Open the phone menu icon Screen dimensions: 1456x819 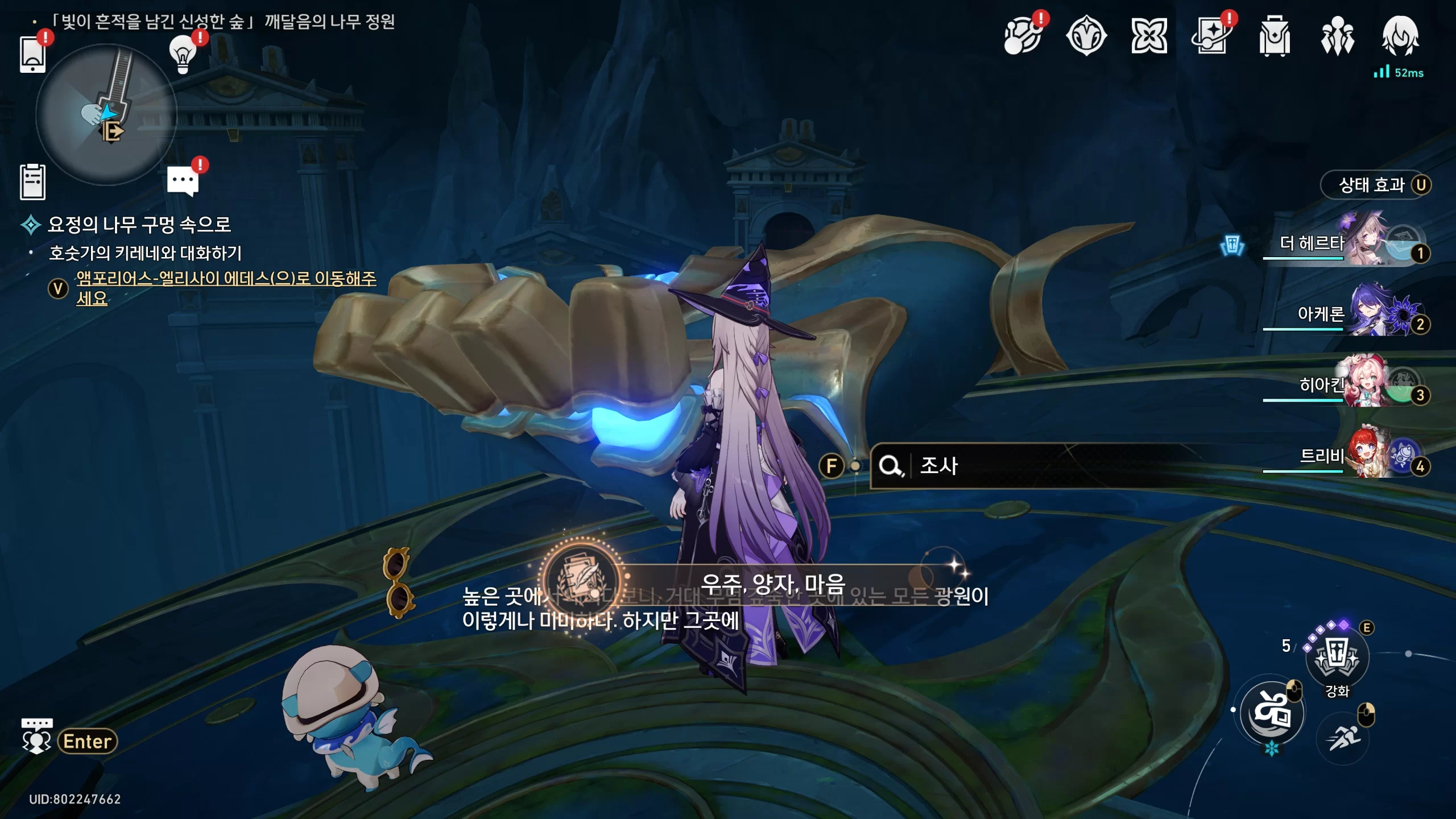coord(32,55)
